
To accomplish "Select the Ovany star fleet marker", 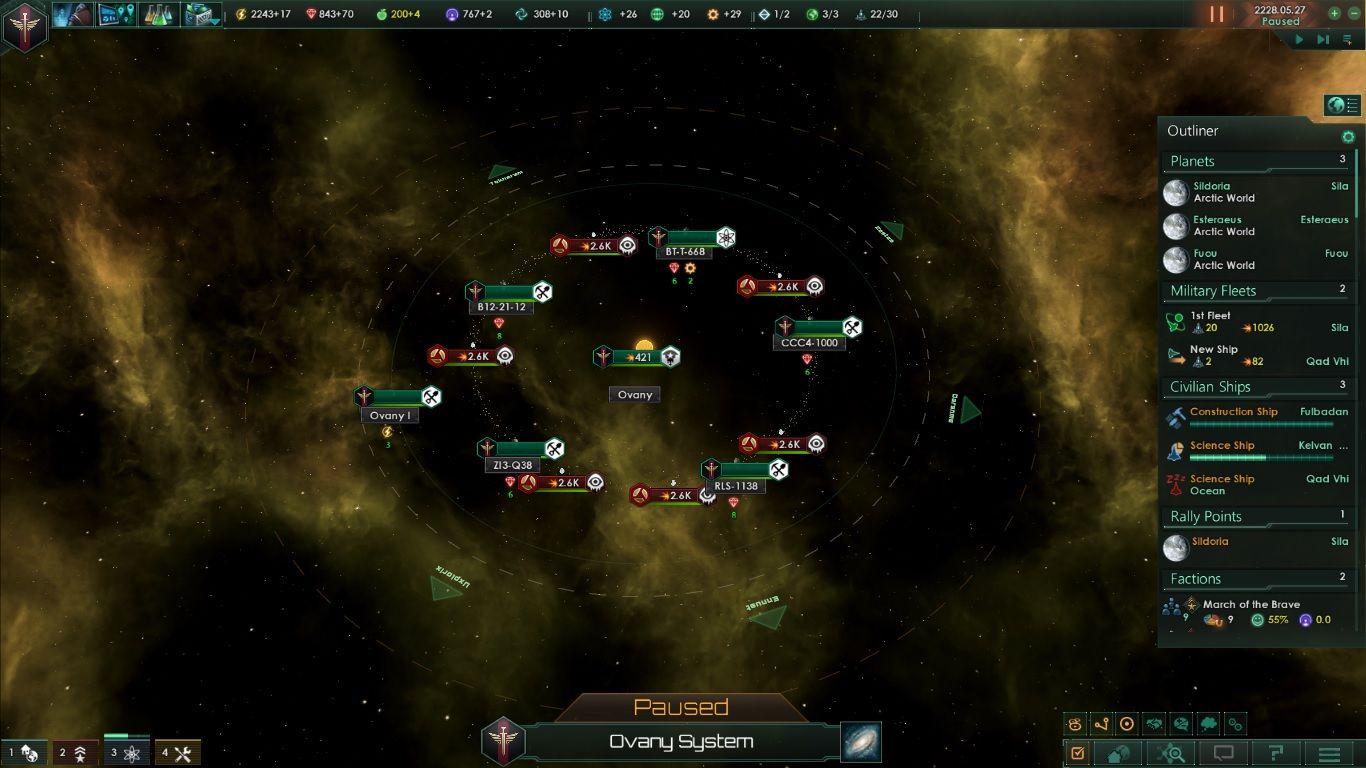I will (x=637, y=357).
